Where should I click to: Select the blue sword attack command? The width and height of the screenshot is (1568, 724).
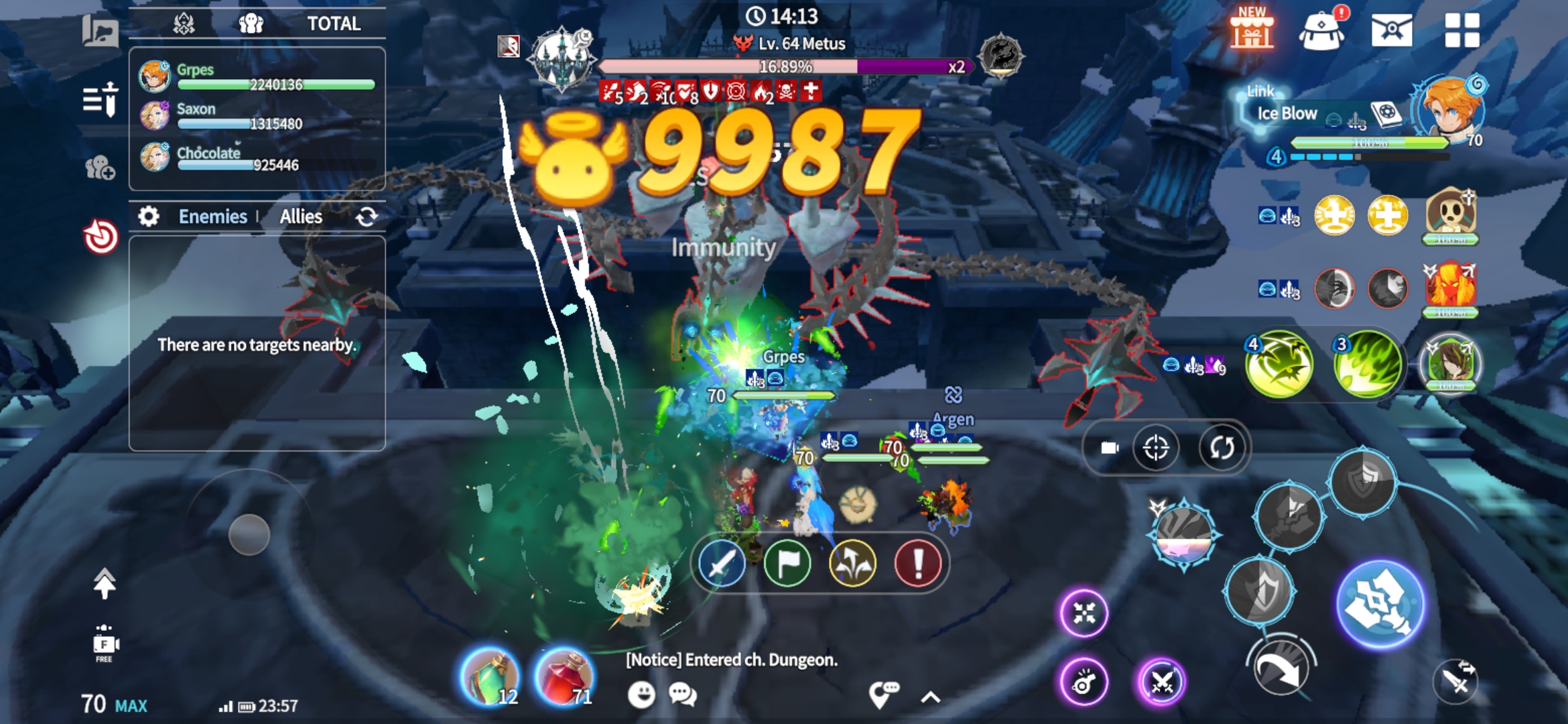pos(721,564)
